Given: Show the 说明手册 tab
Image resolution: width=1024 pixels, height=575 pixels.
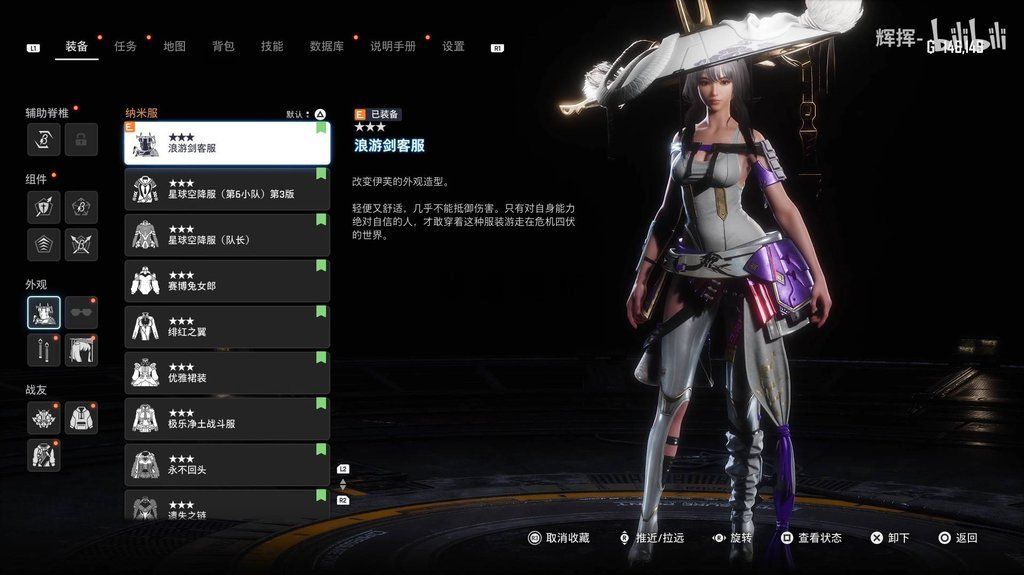Looking at the screenshot, I should click(392, 46).
